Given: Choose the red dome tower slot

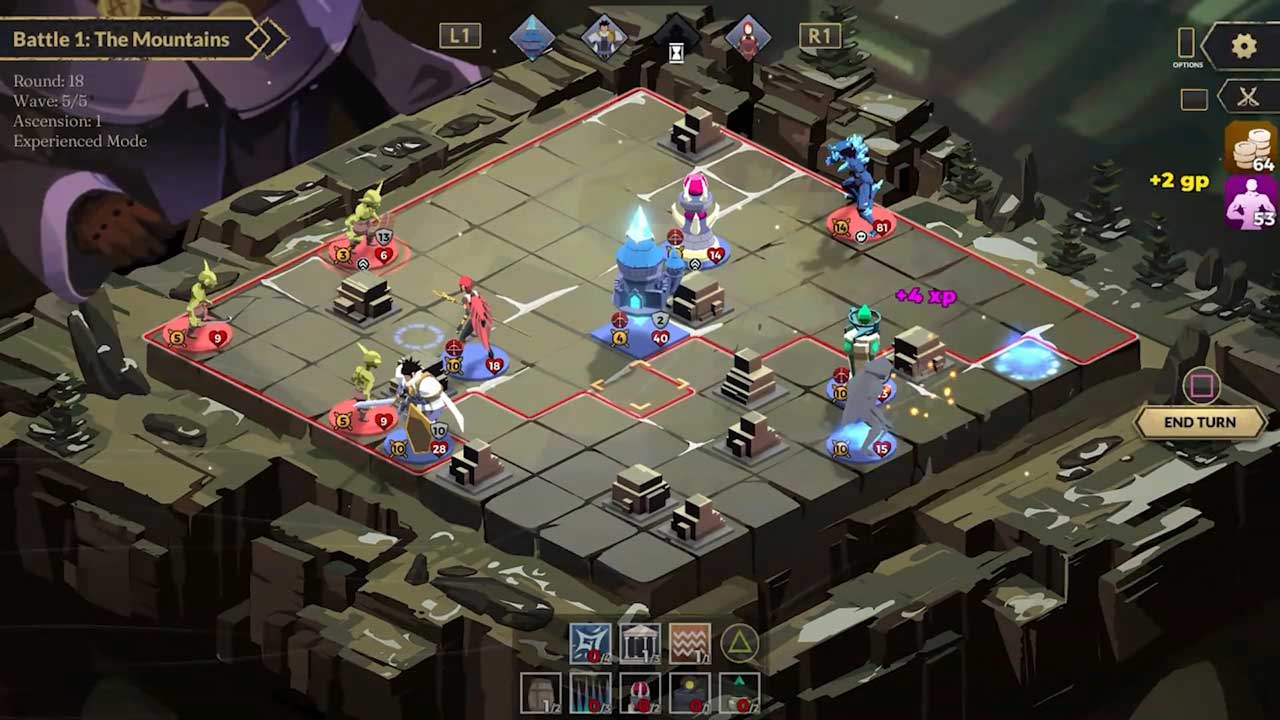Looking at the screenshot, I should coord(640,693).
